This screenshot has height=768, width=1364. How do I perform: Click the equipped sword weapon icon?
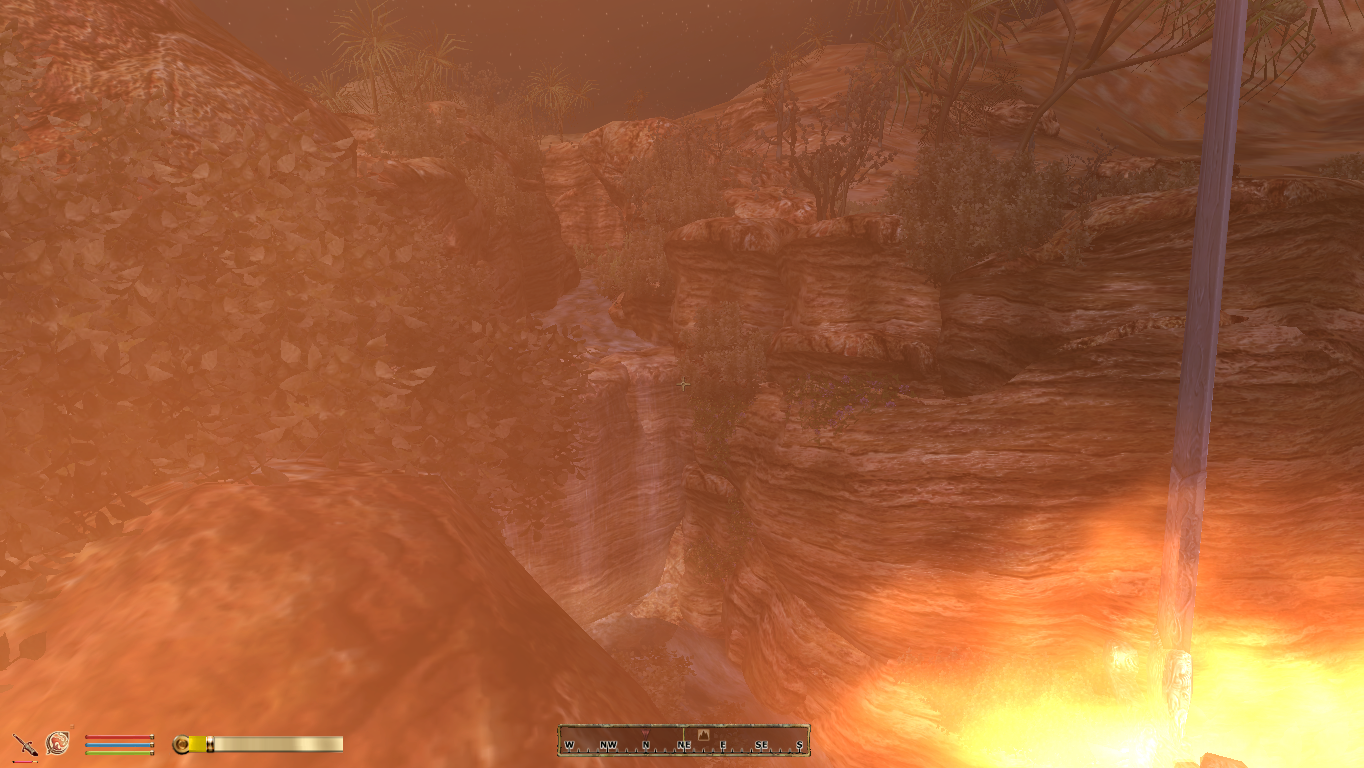24,745
